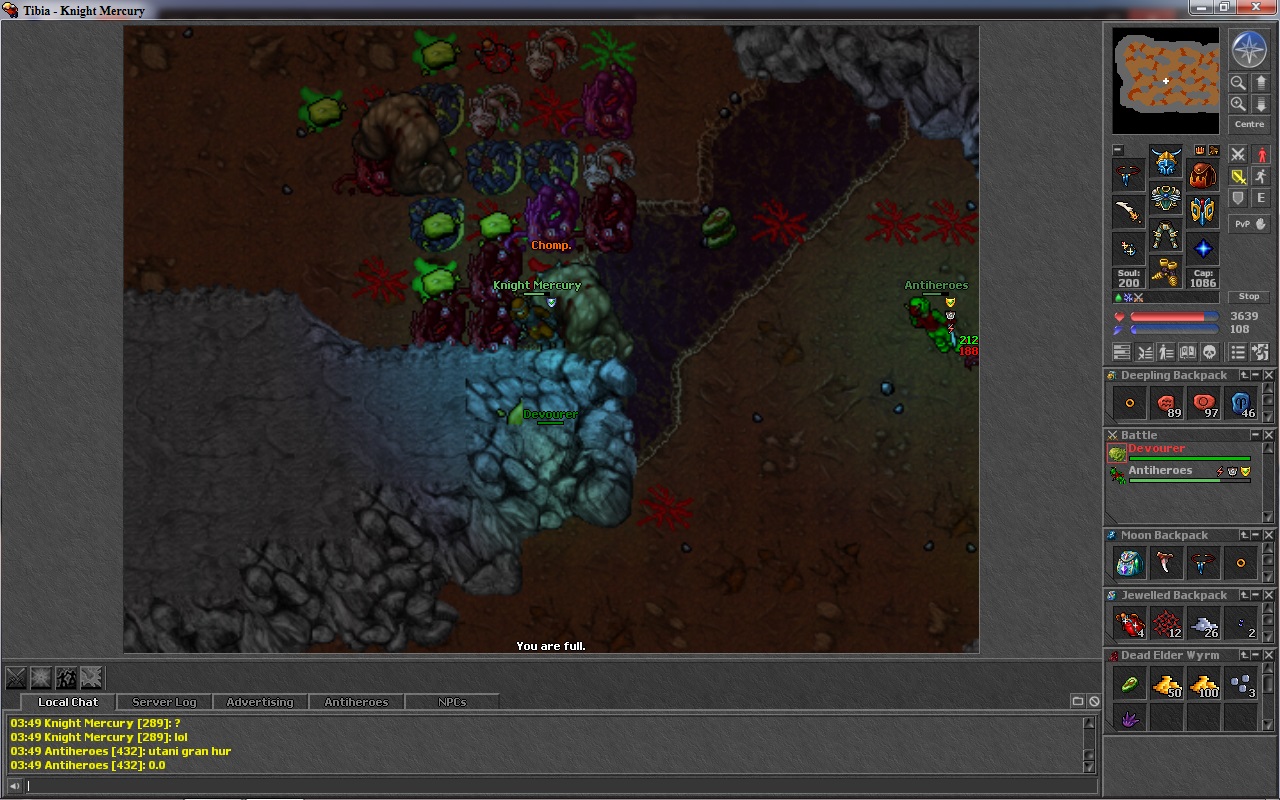Close the Deepling Backpack window
1280x800 pixels.
click(x=1269, y=375)
